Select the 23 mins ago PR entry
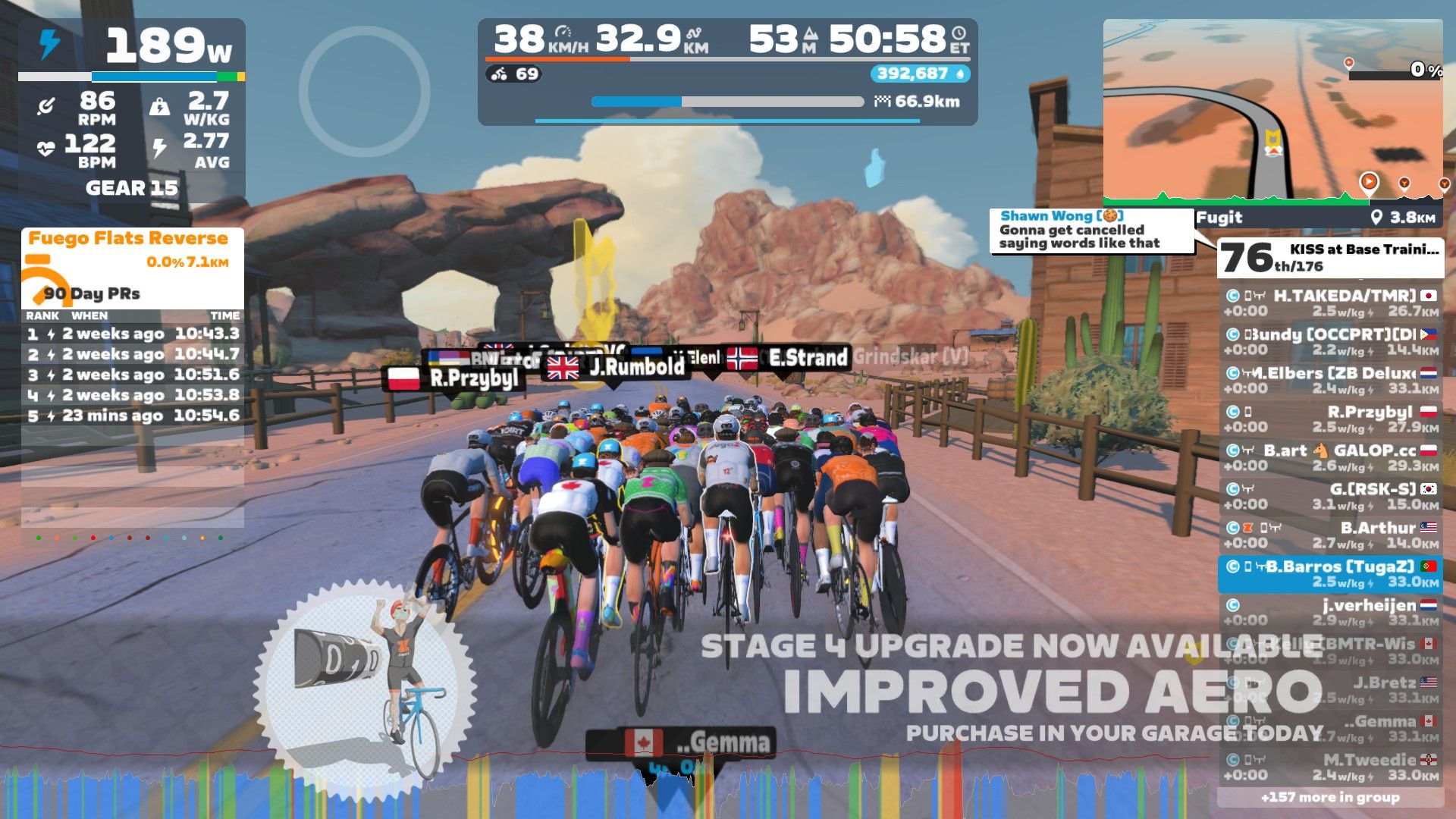 [x=133, y=416]
